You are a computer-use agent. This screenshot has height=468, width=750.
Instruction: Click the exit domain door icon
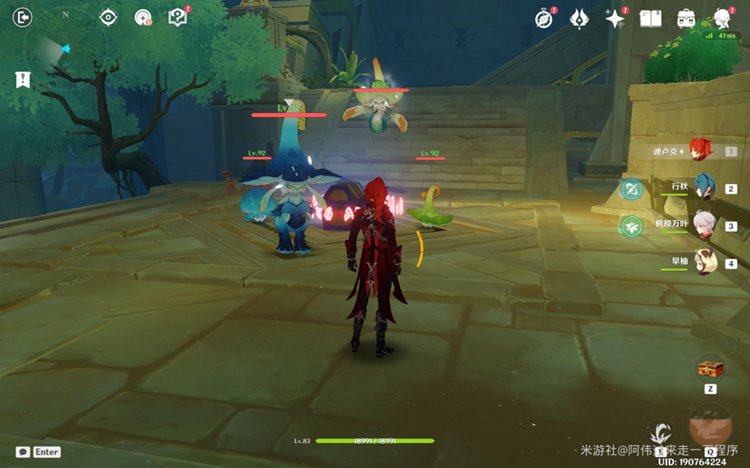click(23, 17)
